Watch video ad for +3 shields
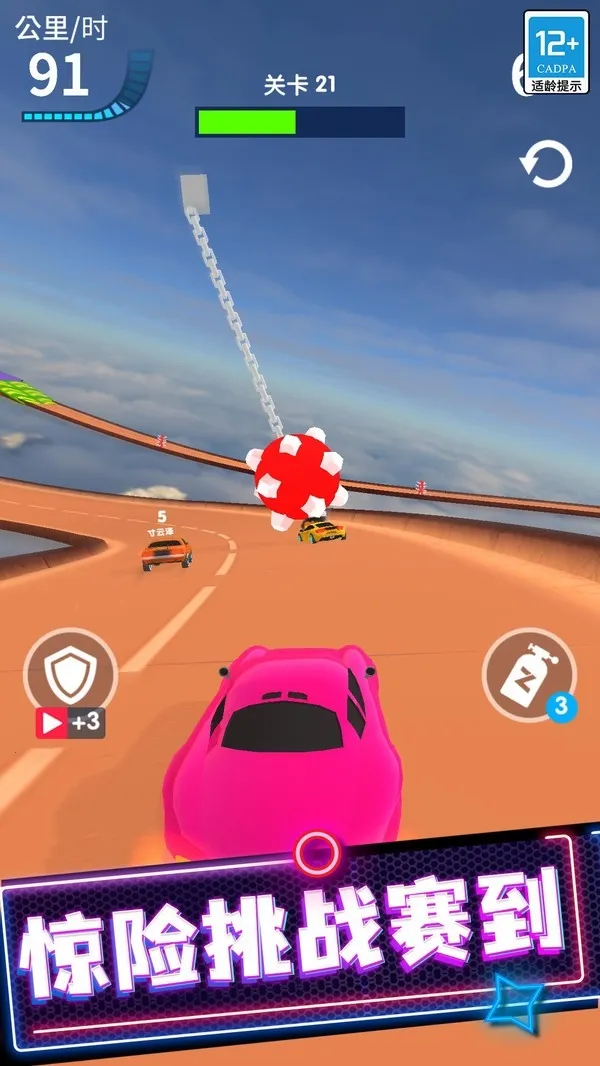The width and height of the screenshot is (600, 1066). 70,722
